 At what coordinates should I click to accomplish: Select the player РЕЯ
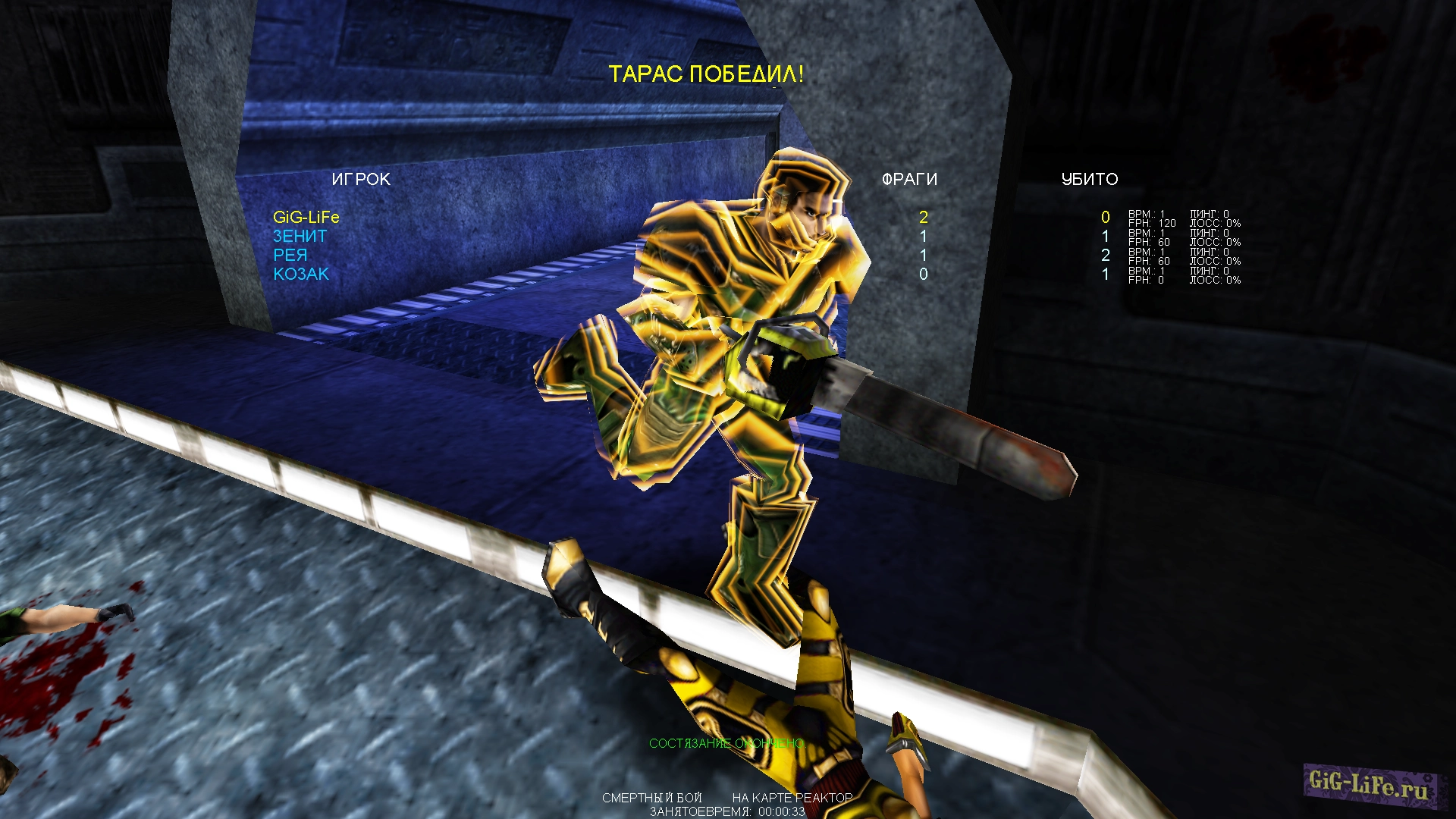pos(291,255)
